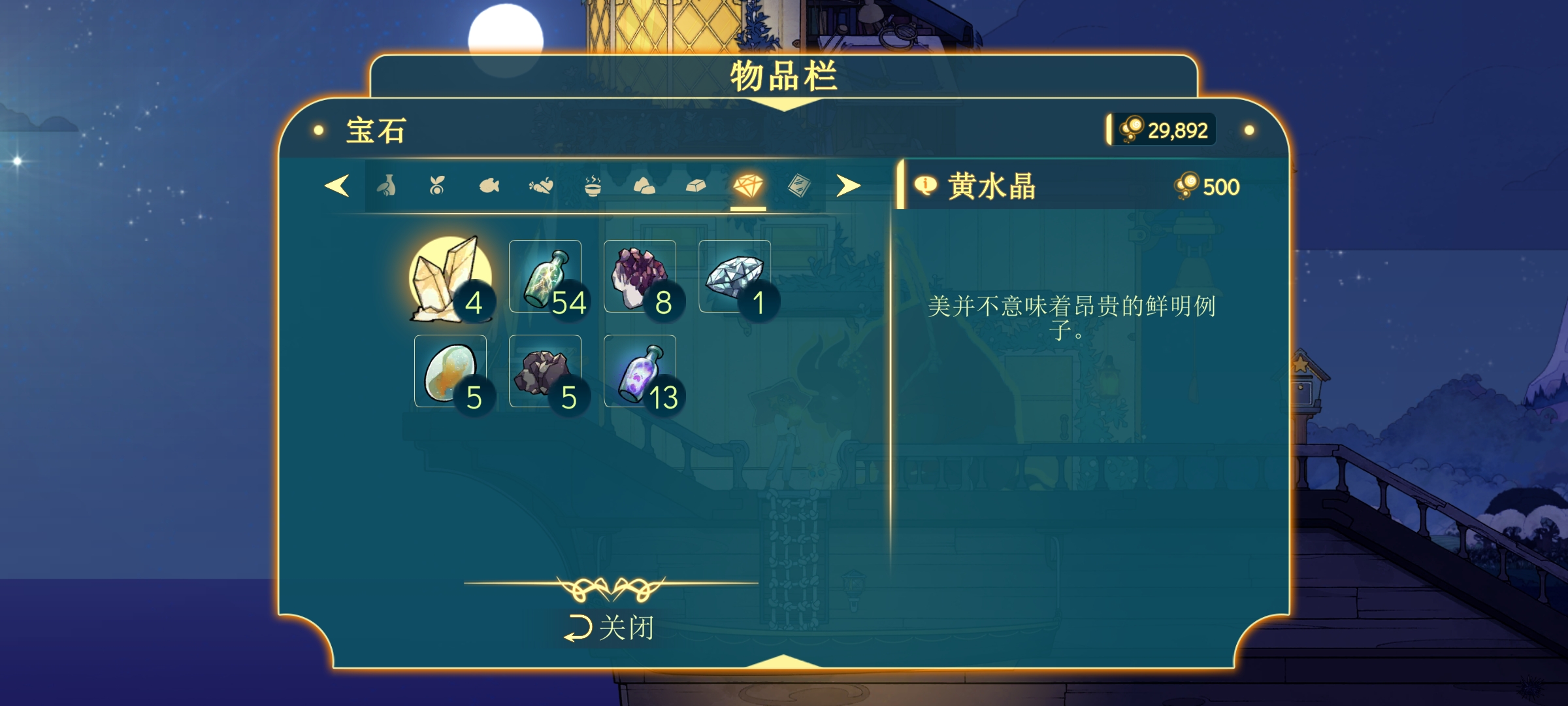Select the lightning in a bottle item

pos(545,277)
